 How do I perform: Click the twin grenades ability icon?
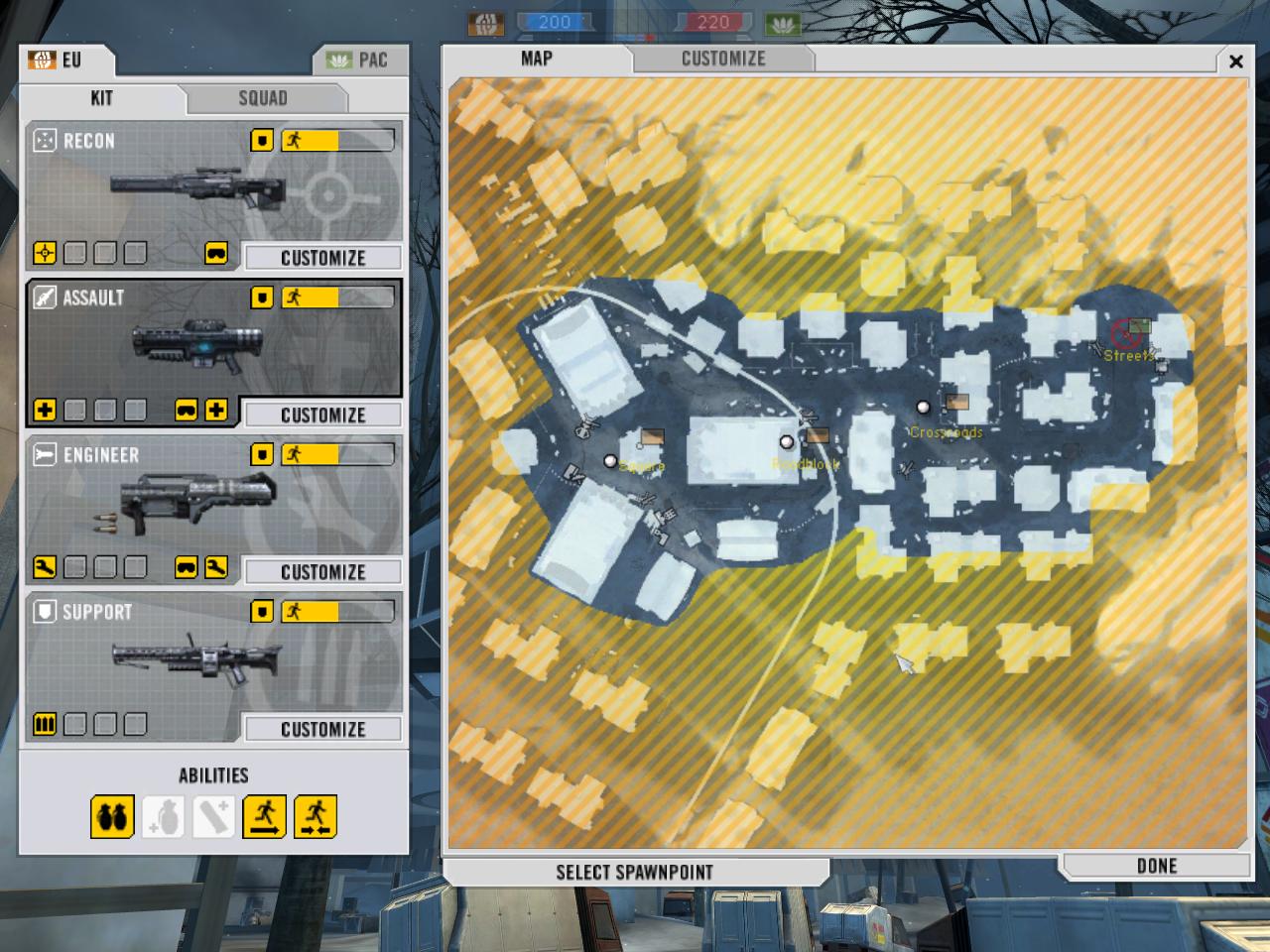tap(112, 817)
